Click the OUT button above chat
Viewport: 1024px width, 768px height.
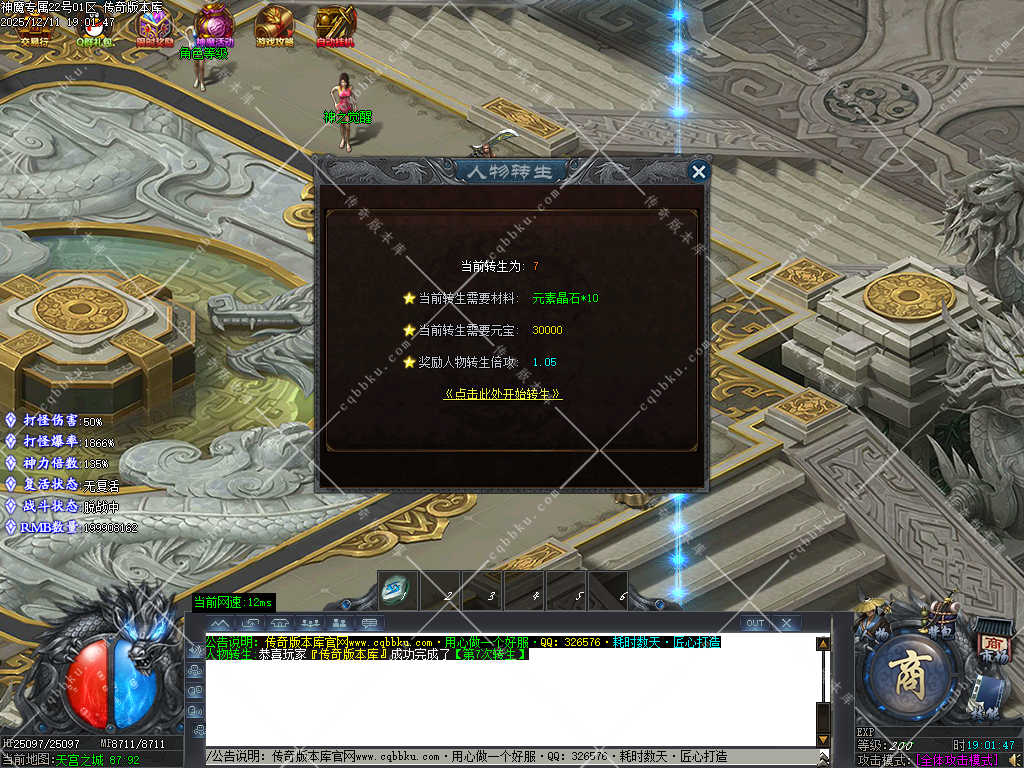click(x=755, y=623)
